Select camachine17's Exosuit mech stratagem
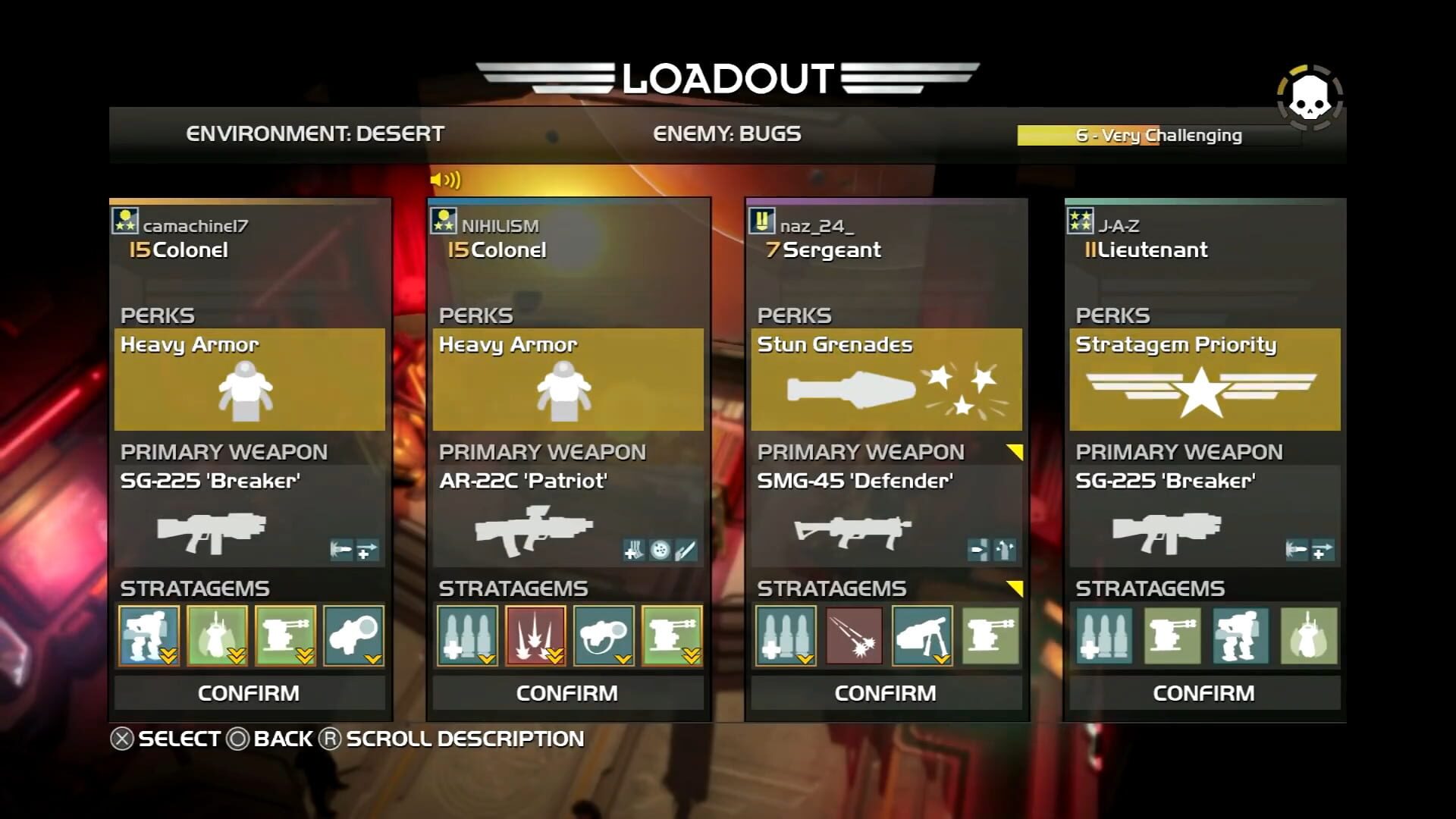1456x819 pixels. (x=149, y=637)
